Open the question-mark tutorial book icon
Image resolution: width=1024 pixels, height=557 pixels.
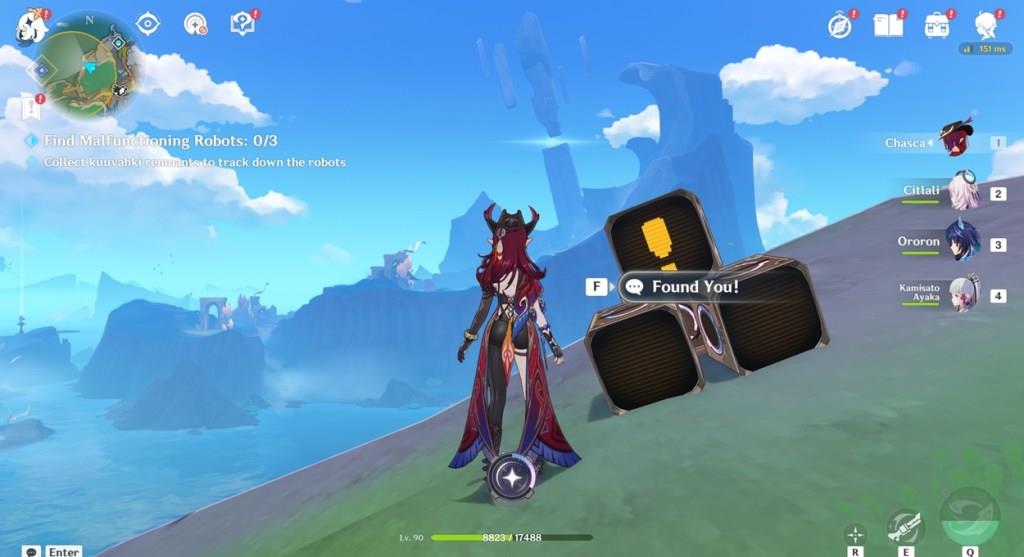pyautogui.click(x=243, y=23)
